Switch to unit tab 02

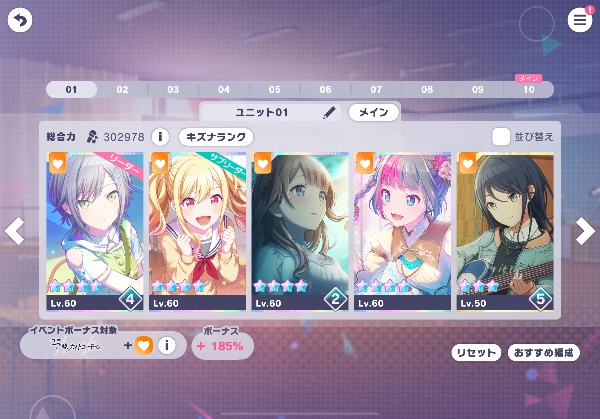pos(122,89)
